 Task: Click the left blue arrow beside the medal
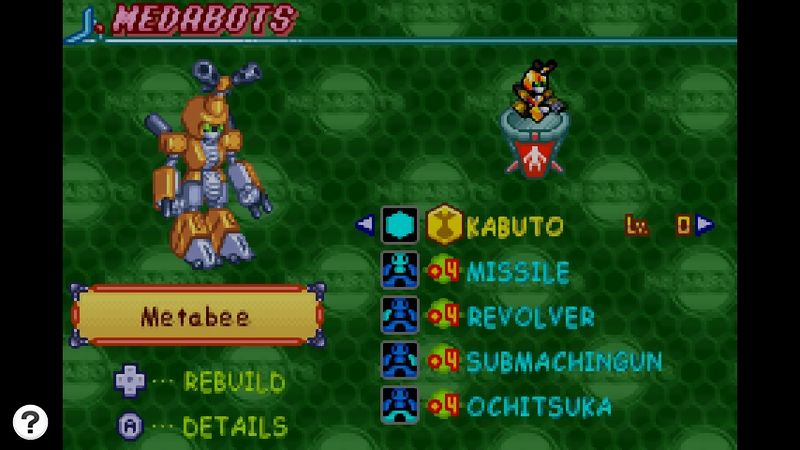tap(365, 225)
